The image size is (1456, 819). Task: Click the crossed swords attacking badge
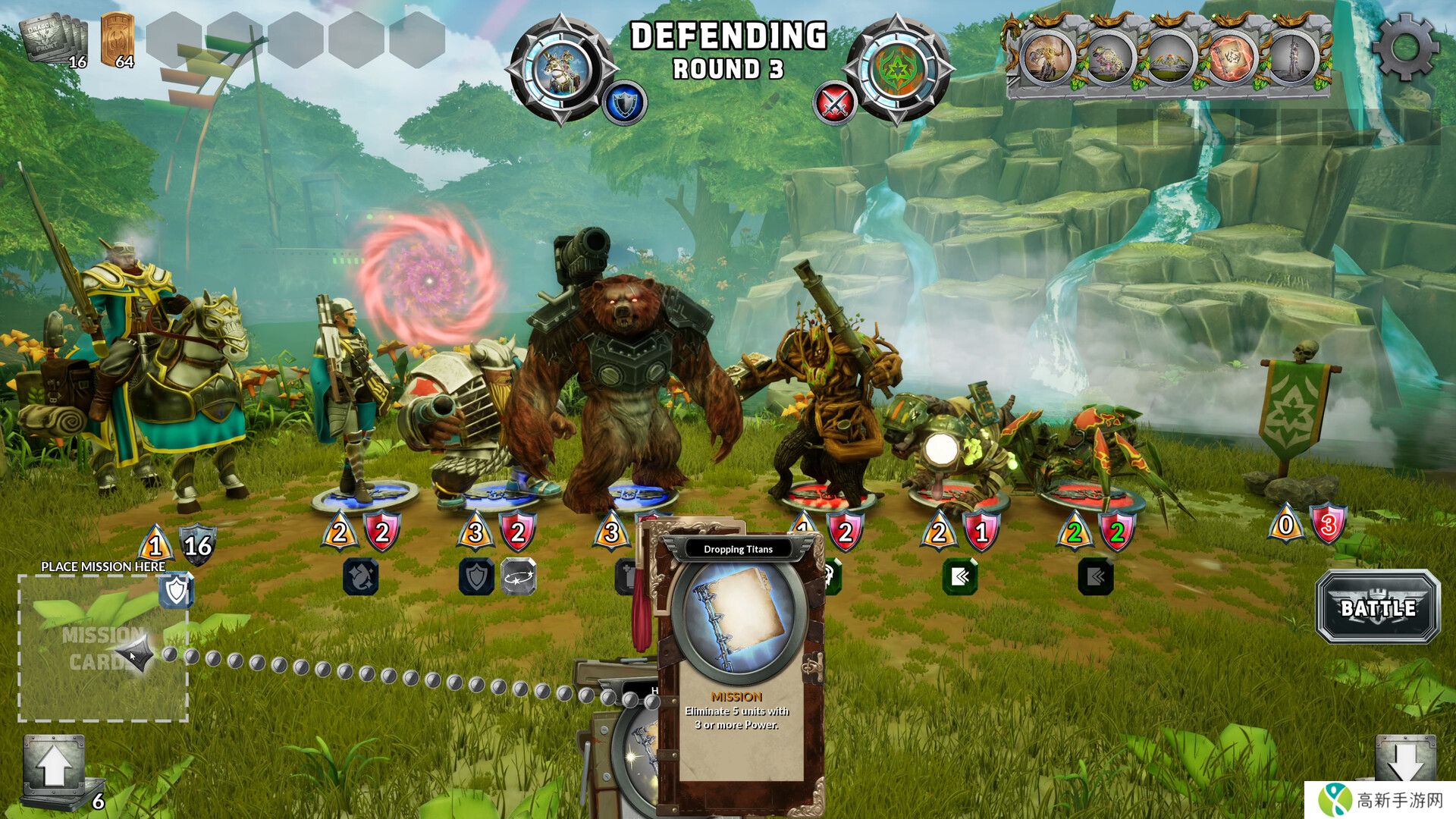coord(835,103)
